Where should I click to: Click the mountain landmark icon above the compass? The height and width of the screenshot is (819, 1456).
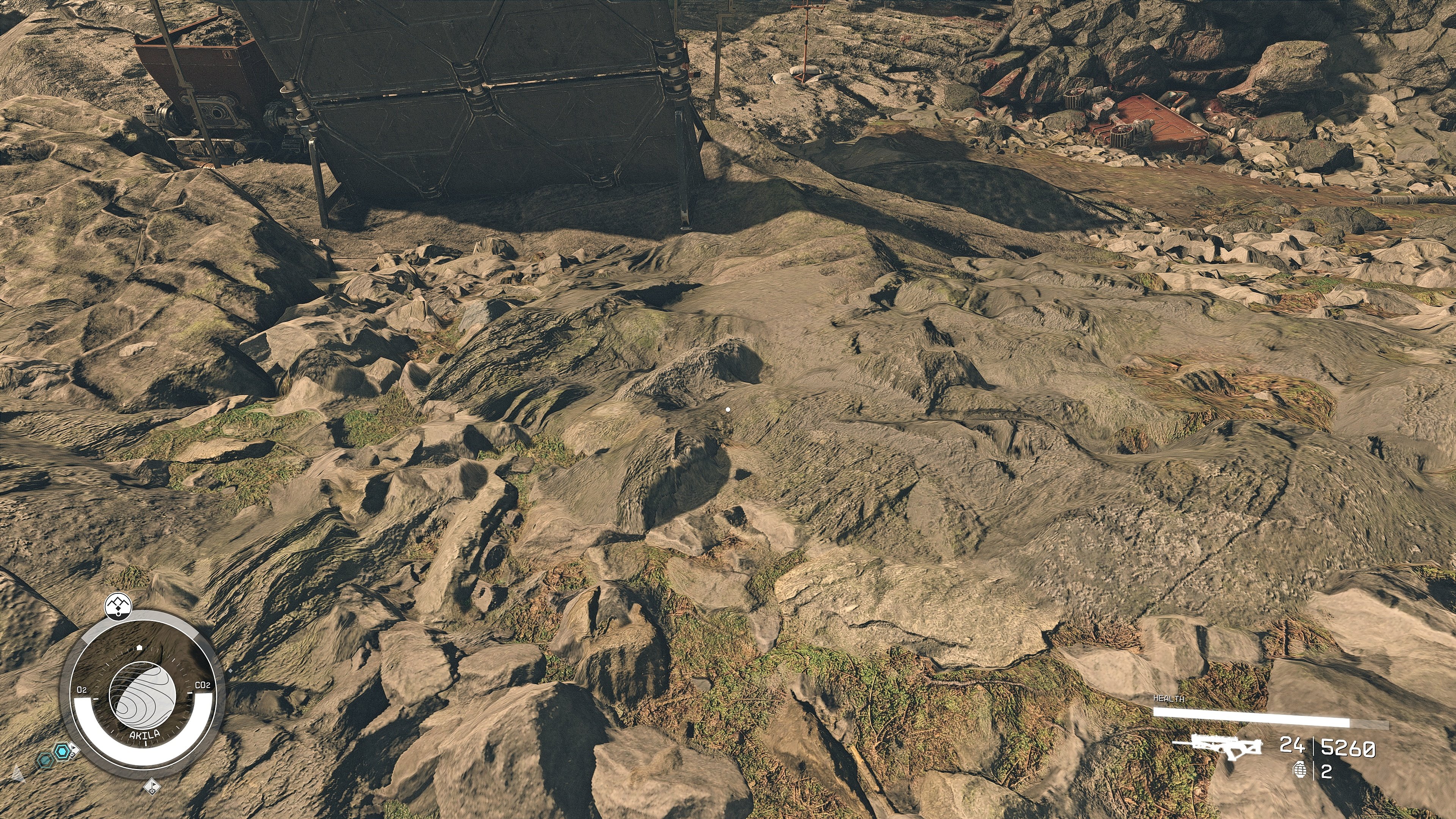tap(118, 607)
